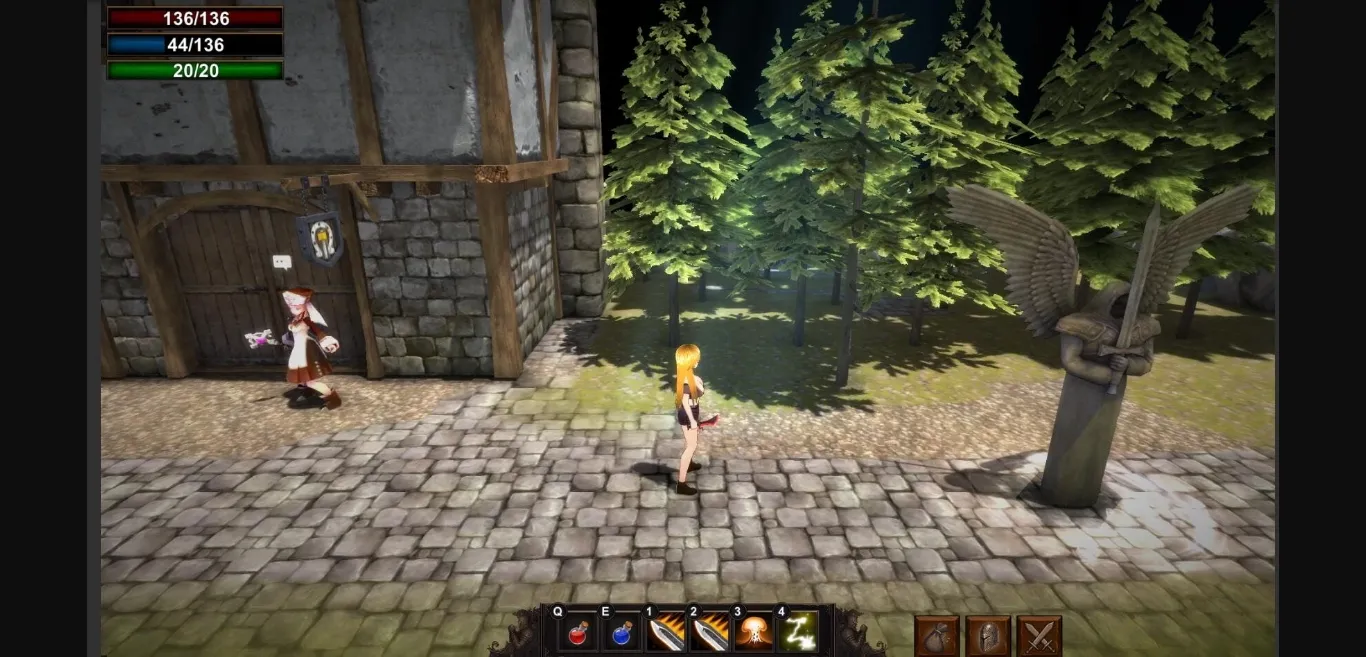This screenshot has height=657, width=1366.
Task: Activate the lightning bolt spell
Action: click(797, 633)
